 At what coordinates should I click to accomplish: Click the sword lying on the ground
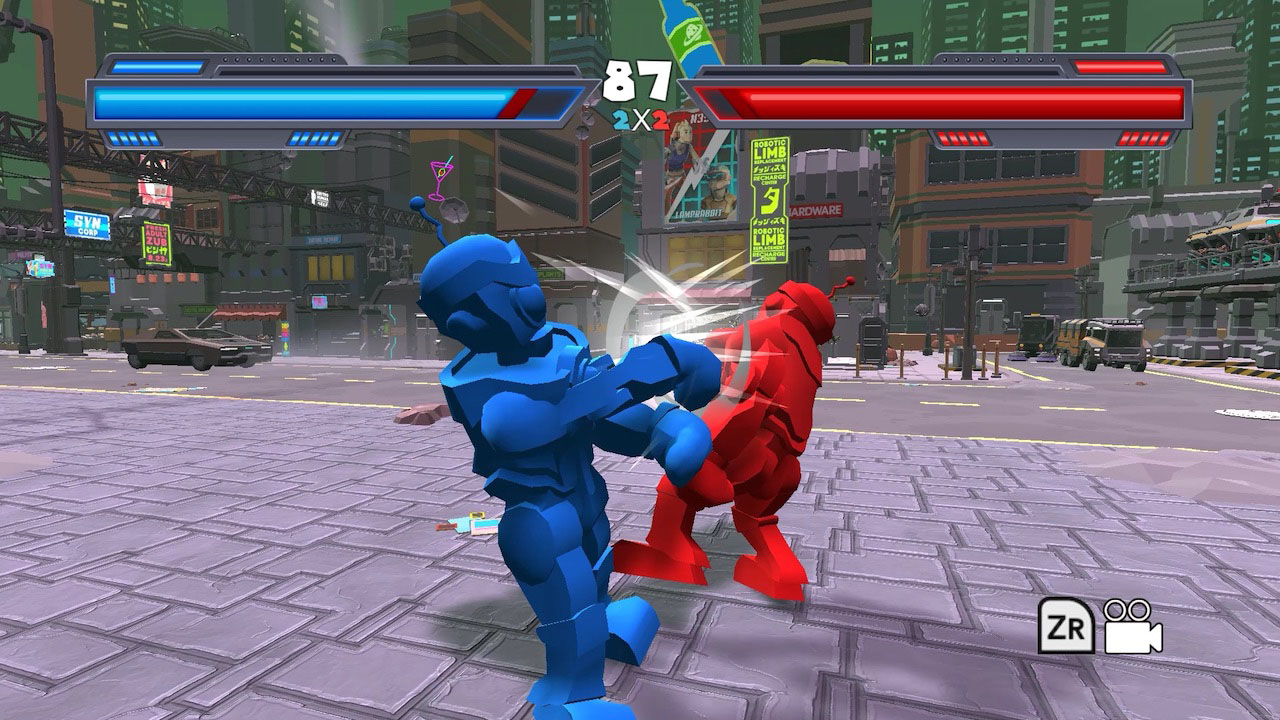(460, 522)
